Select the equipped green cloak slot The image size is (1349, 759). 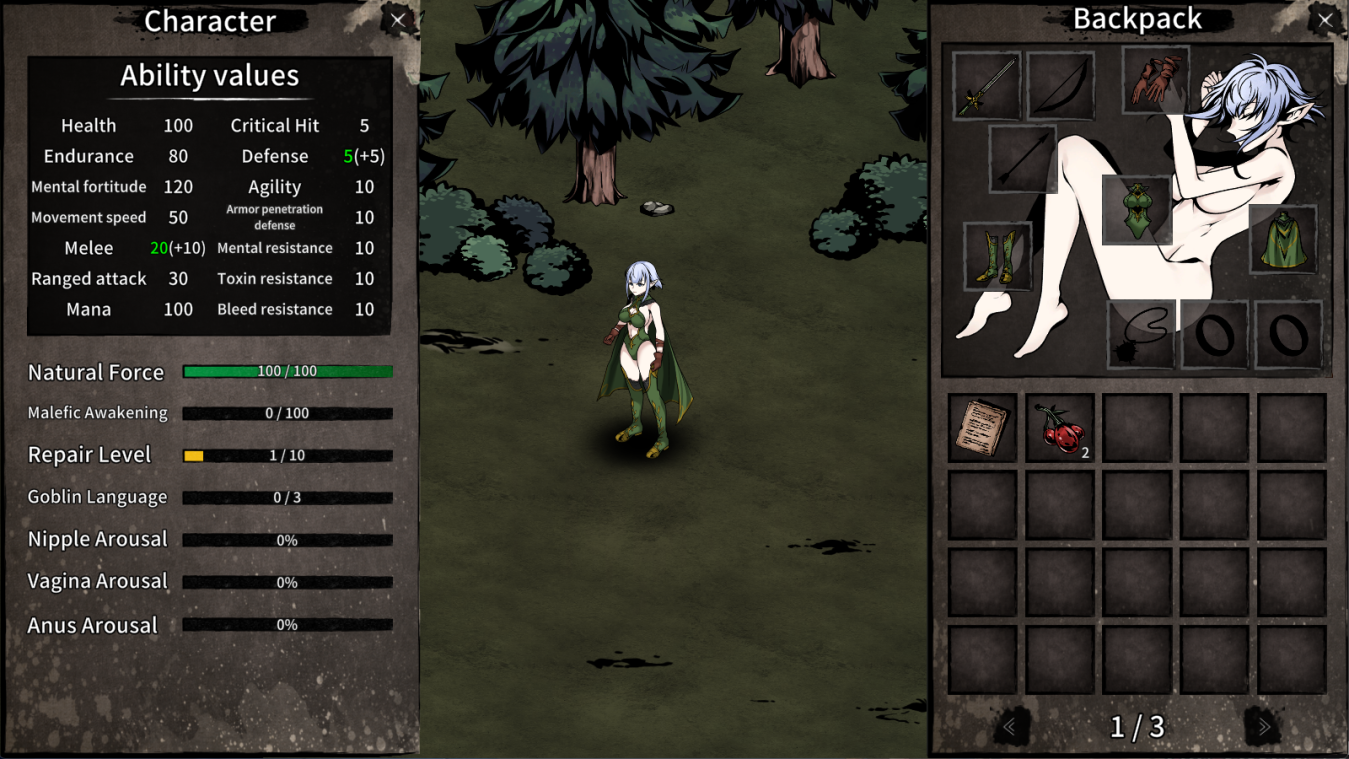[1283, 239]
